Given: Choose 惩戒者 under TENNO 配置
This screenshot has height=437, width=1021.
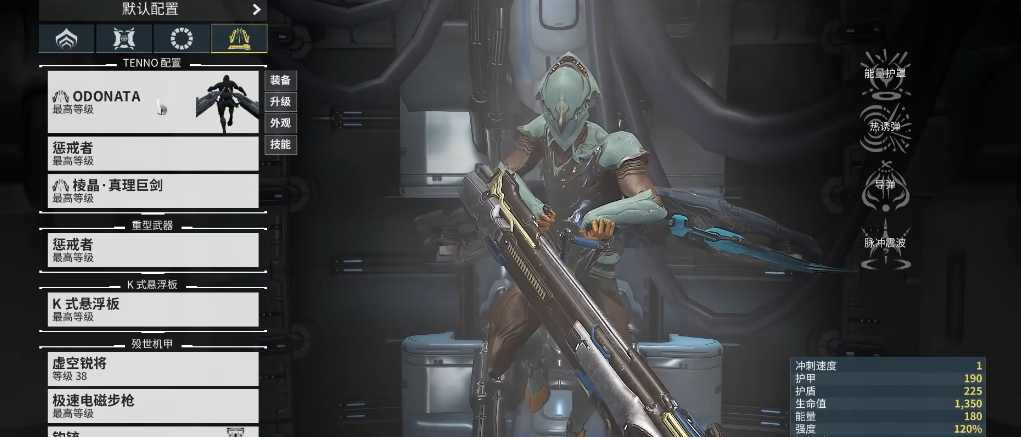Looking at the screenshot, I should pyautogui.click(x=153, y=153).
